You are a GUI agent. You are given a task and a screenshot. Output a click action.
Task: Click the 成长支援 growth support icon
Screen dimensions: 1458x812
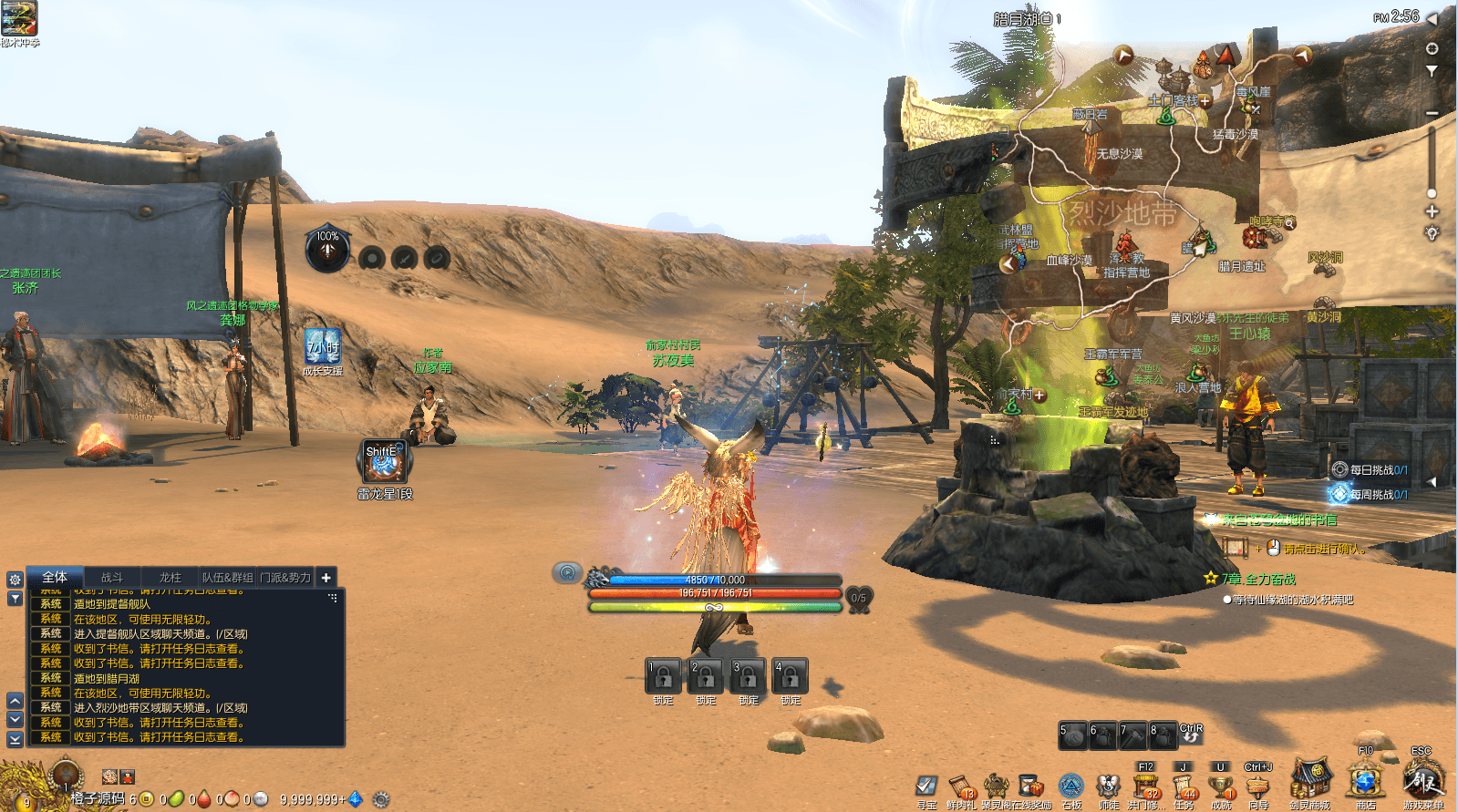[323, 347]
